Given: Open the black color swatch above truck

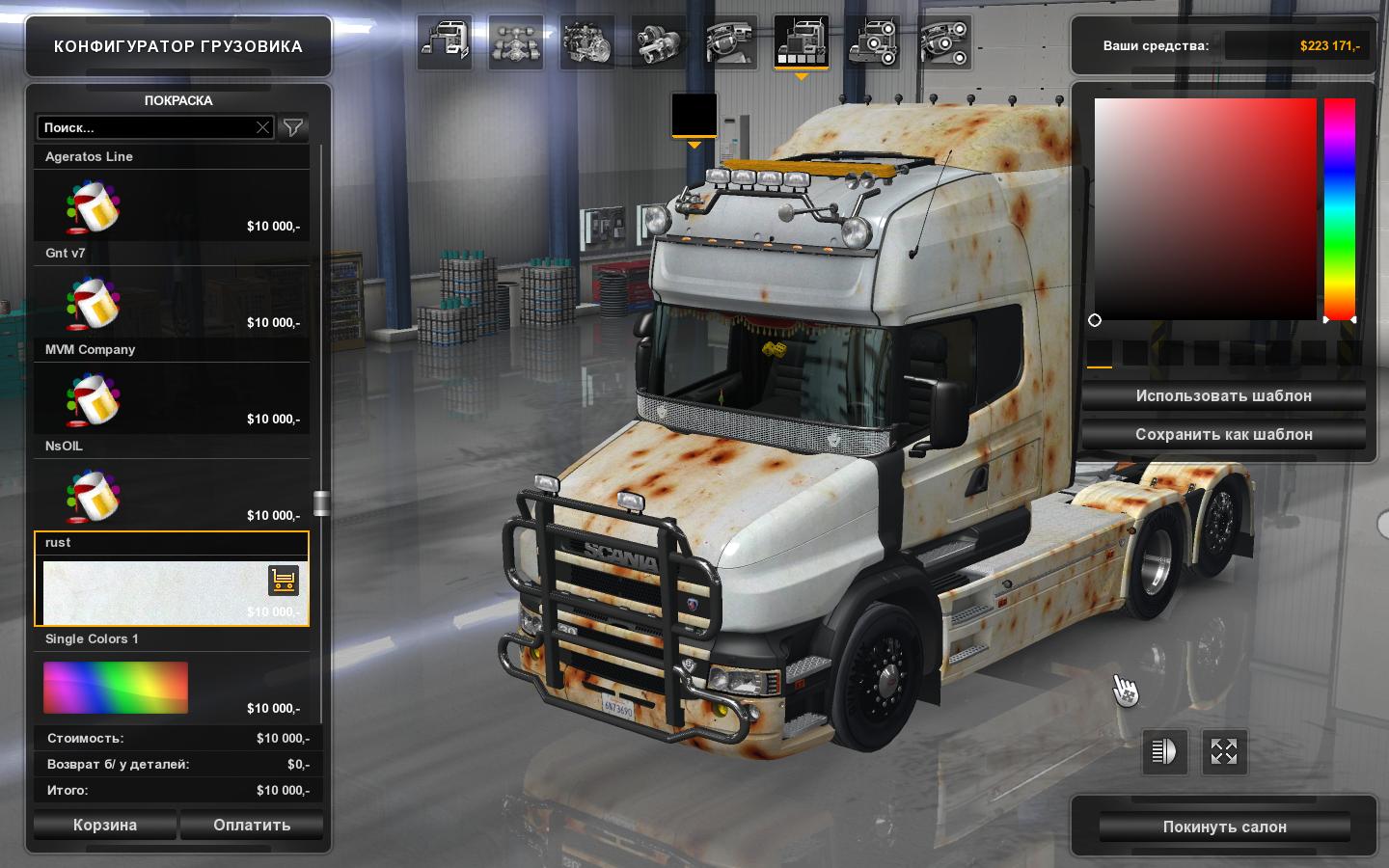Looking at the screenshot, I should click(694, 116).
